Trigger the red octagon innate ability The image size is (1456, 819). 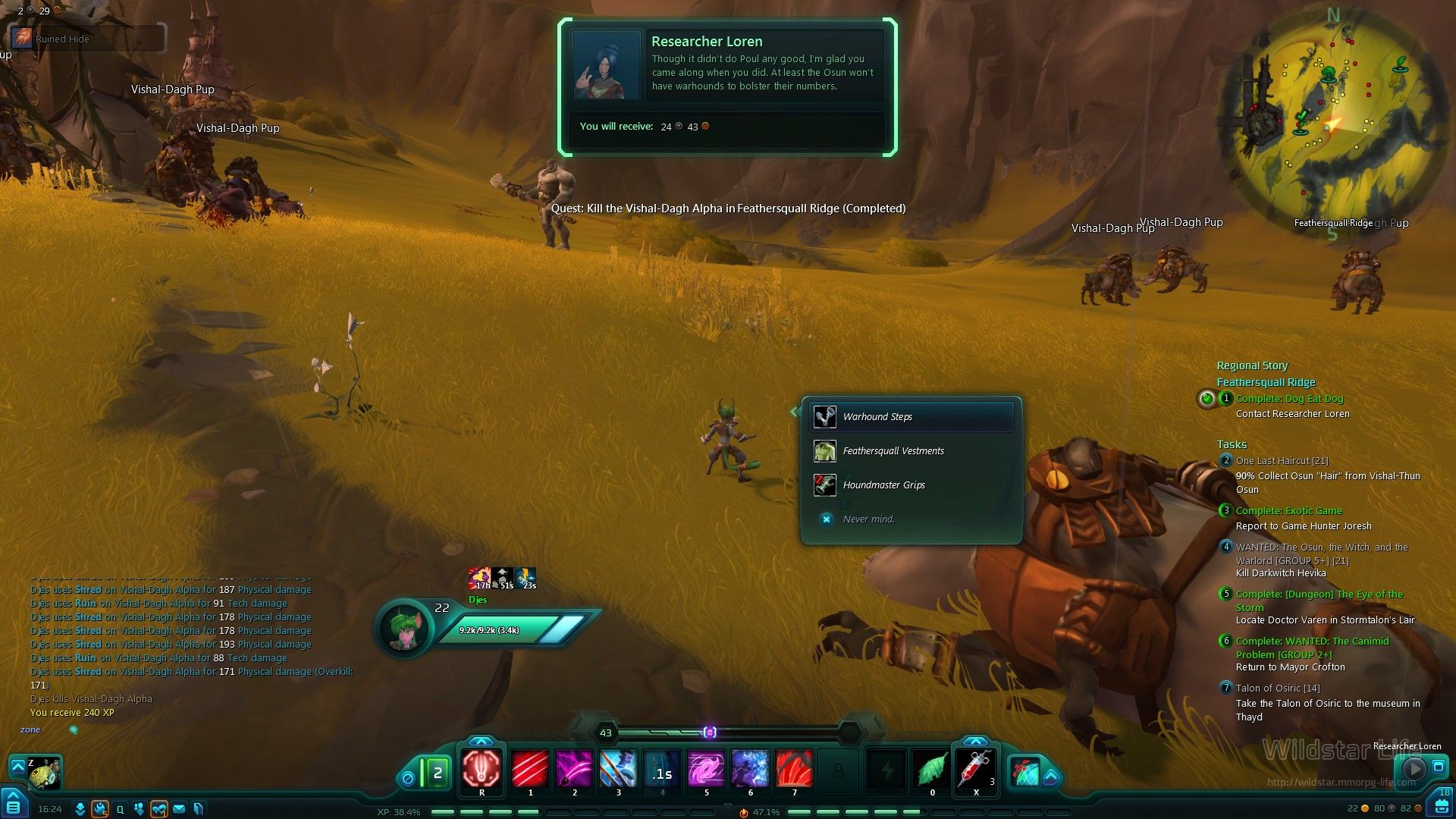point(482,770)
